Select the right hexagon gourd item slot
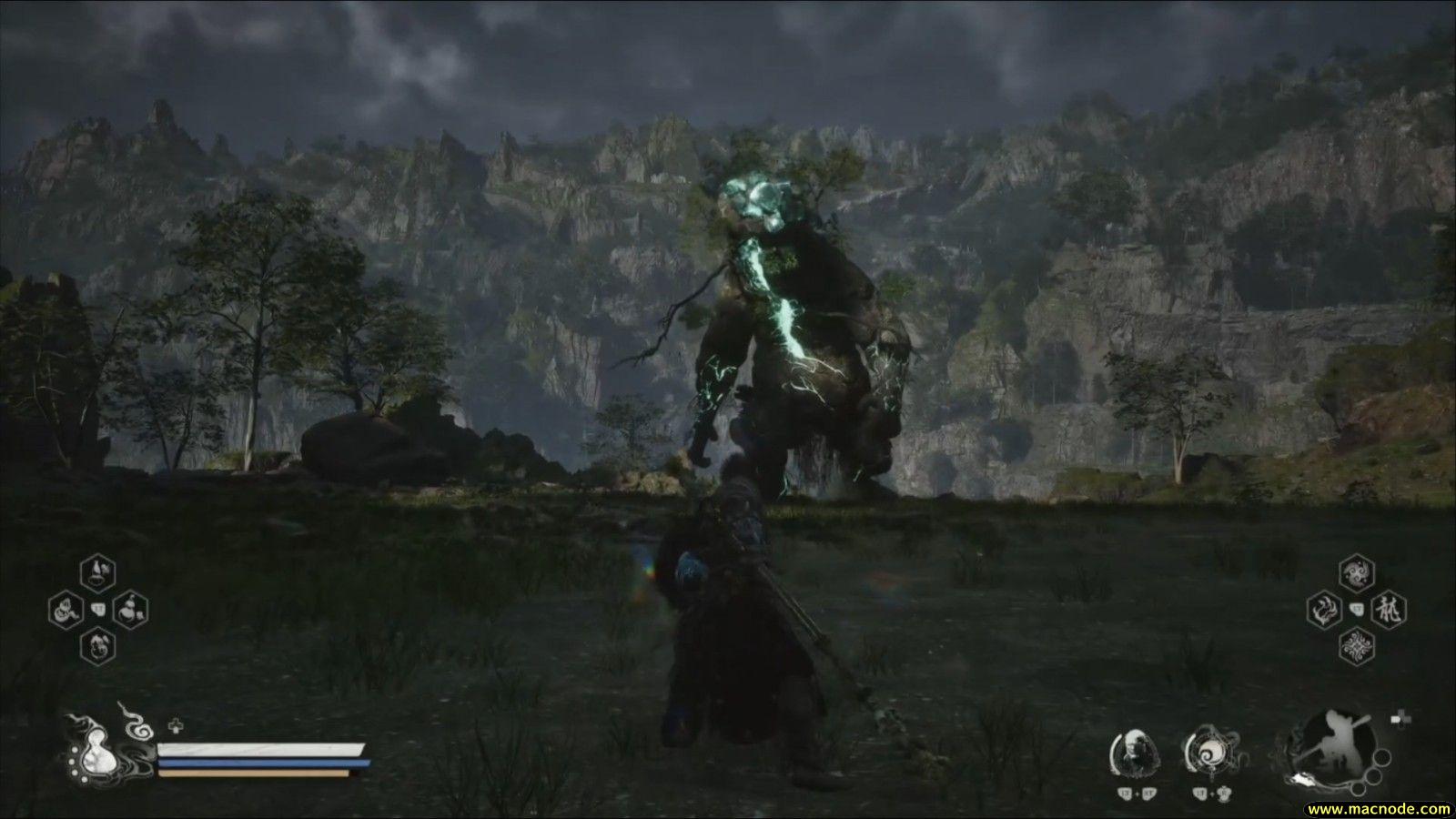1456x819 pixels. point(131,609)
